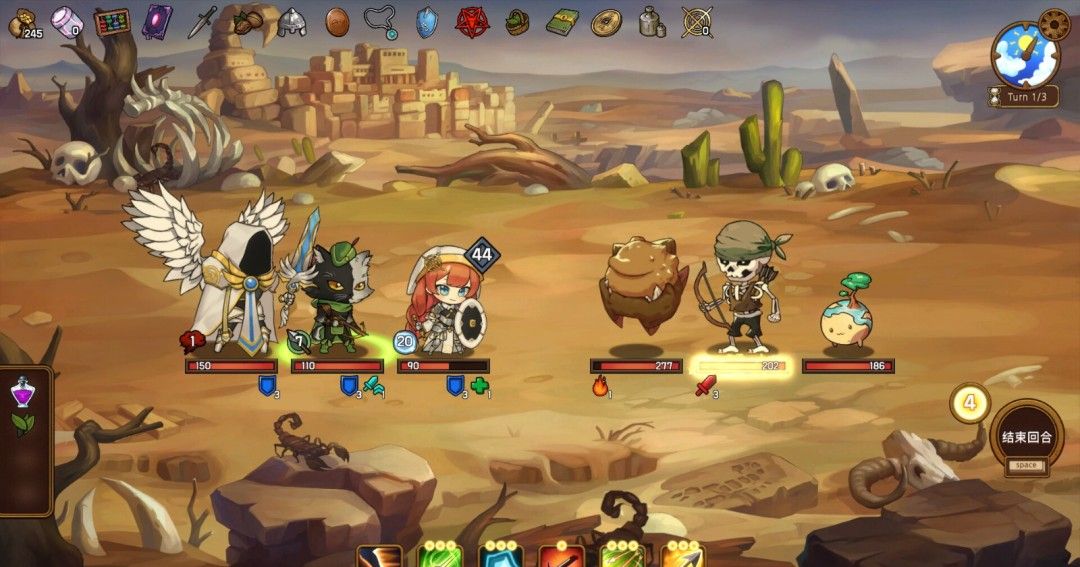Choose the blue shield relic icon
The height and width of the screenshot is (567, 1080).
(x=427, y=22)
